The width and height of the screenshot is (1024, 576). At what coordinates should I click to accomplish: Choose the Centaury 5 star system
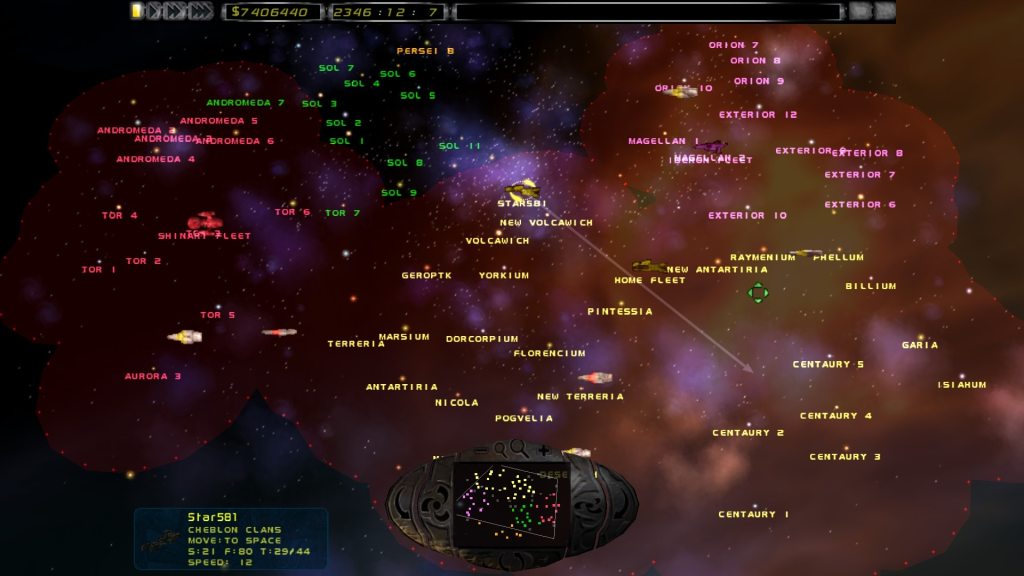click(x=828, y=364)
